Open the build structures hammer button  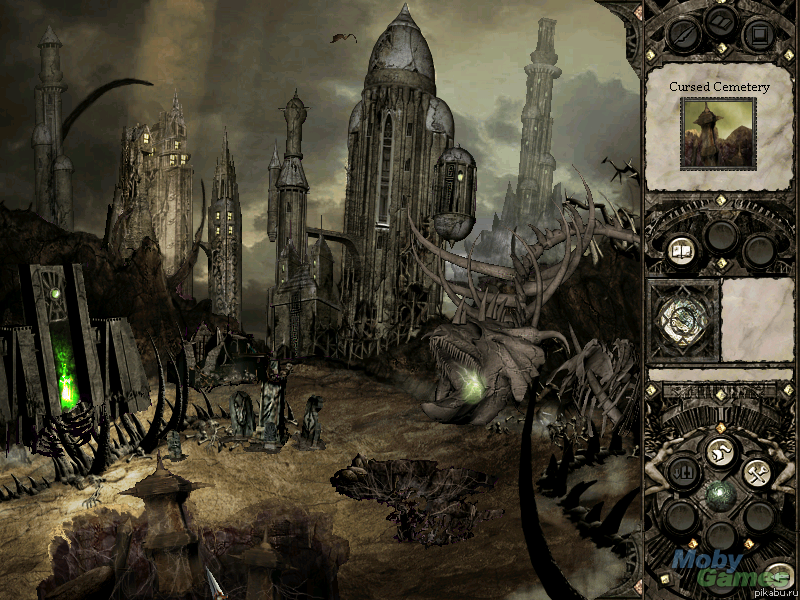756,472
